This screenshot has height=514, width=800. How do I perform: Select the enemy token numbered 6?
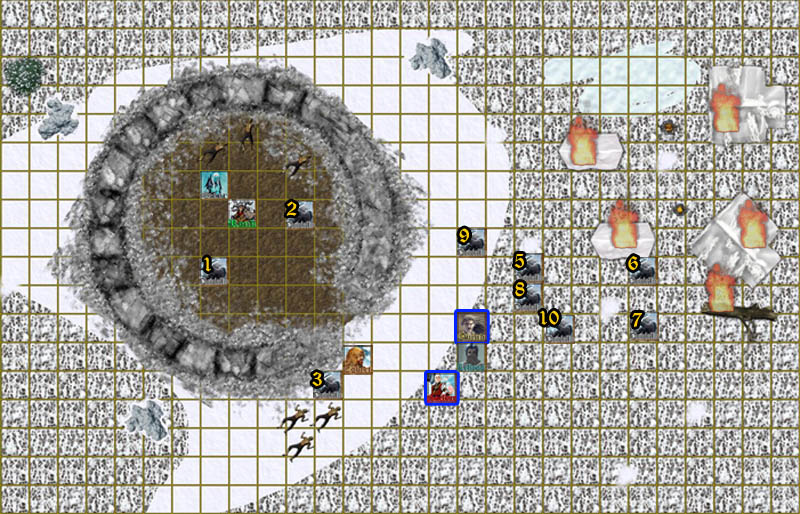pyautogui.click(x=642, y=269)
